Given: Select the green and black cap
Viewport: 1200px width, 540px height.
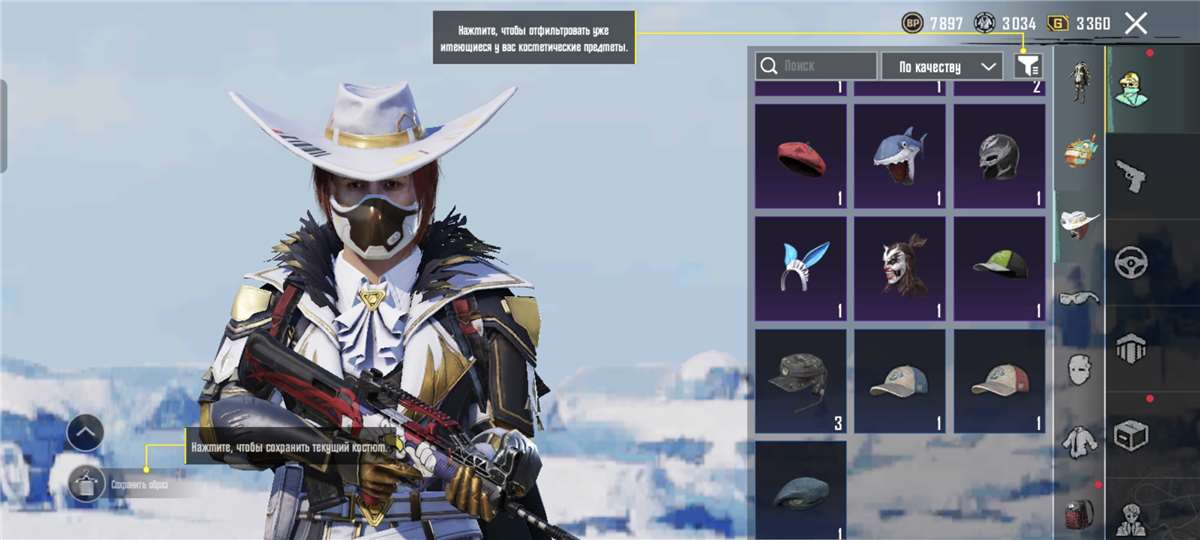Looking at the screenshot, I should [x=998, y=266].
